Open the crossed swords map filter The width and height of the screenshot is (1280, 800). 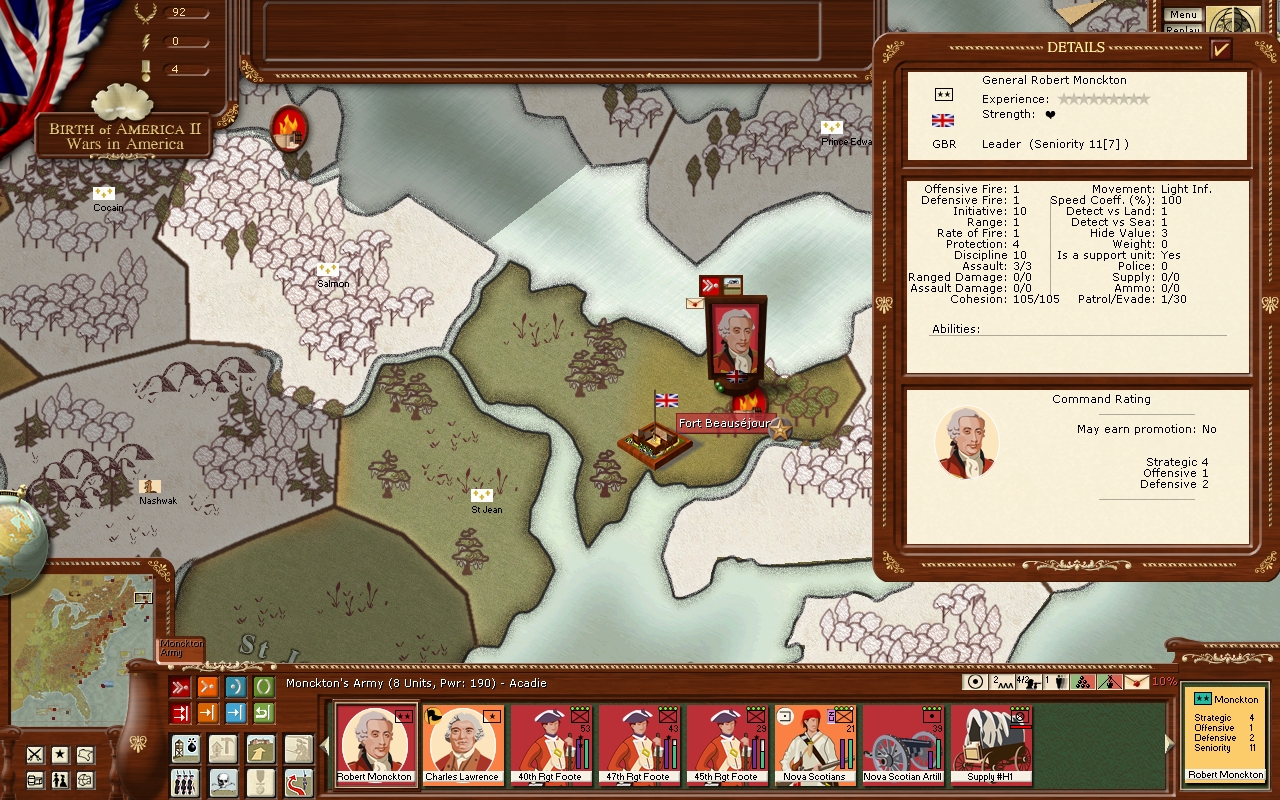35,754
